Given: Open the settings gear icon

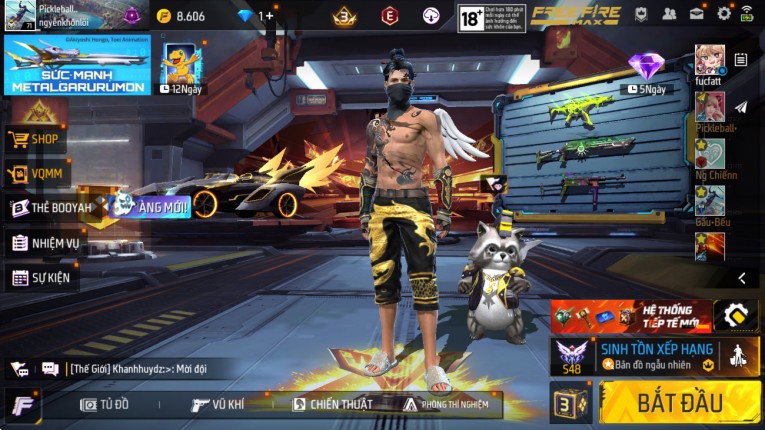Looking at the screenshot, I should point(724,14).
